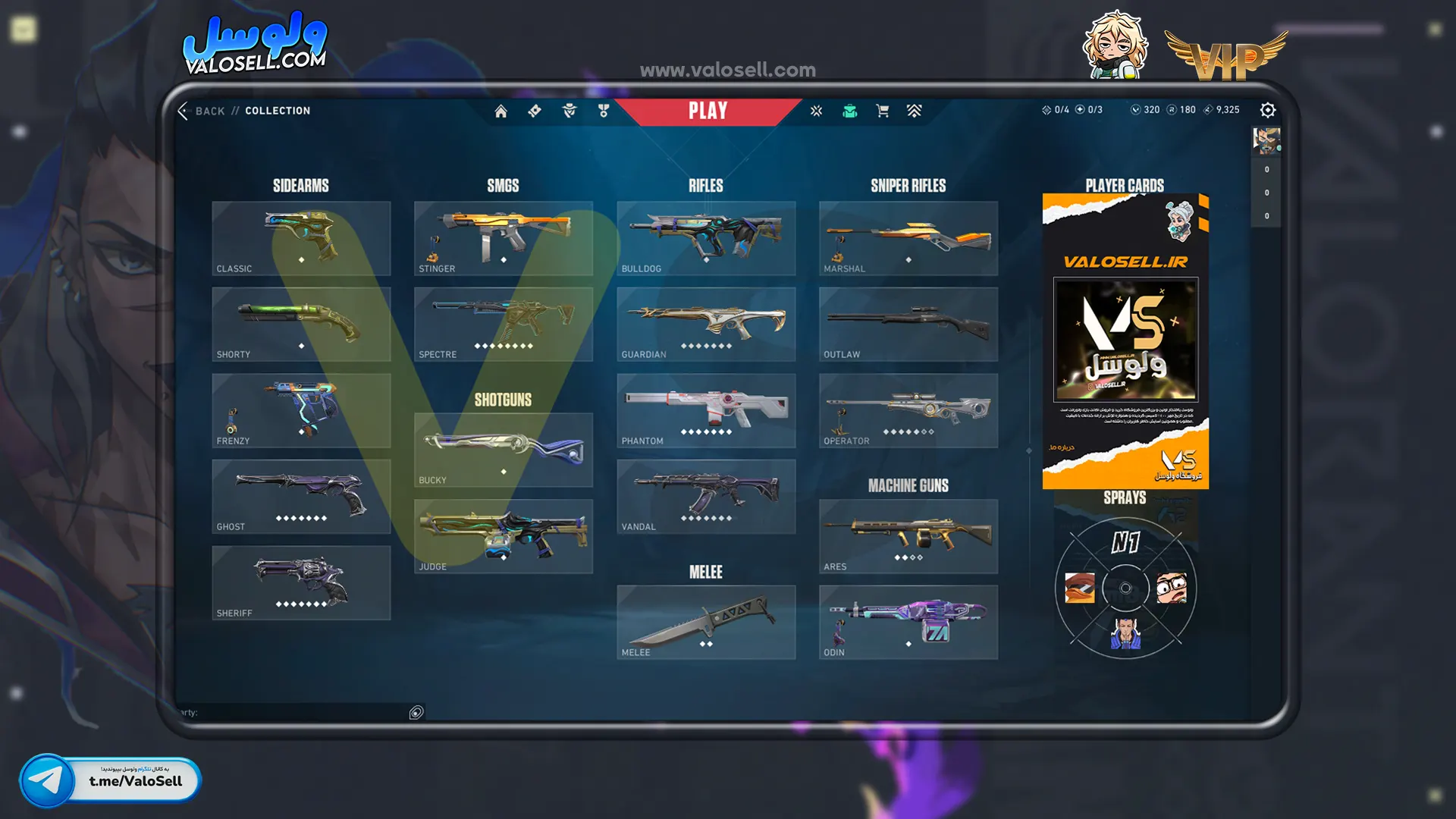Image resolution: width=1456 pixels, height=819 pixels.
Task: Open the Ghost skin slot
Action: pos(301,496)
